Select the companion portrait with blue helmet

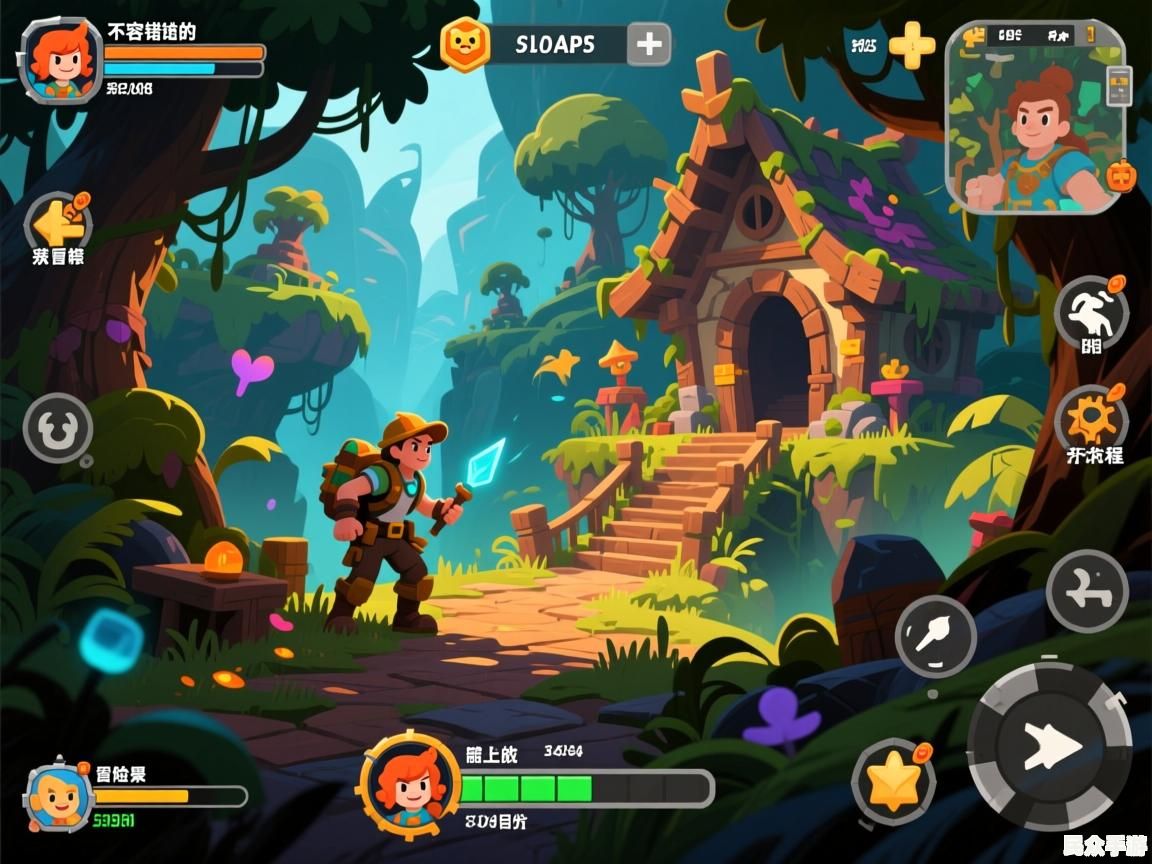point(59,797)
